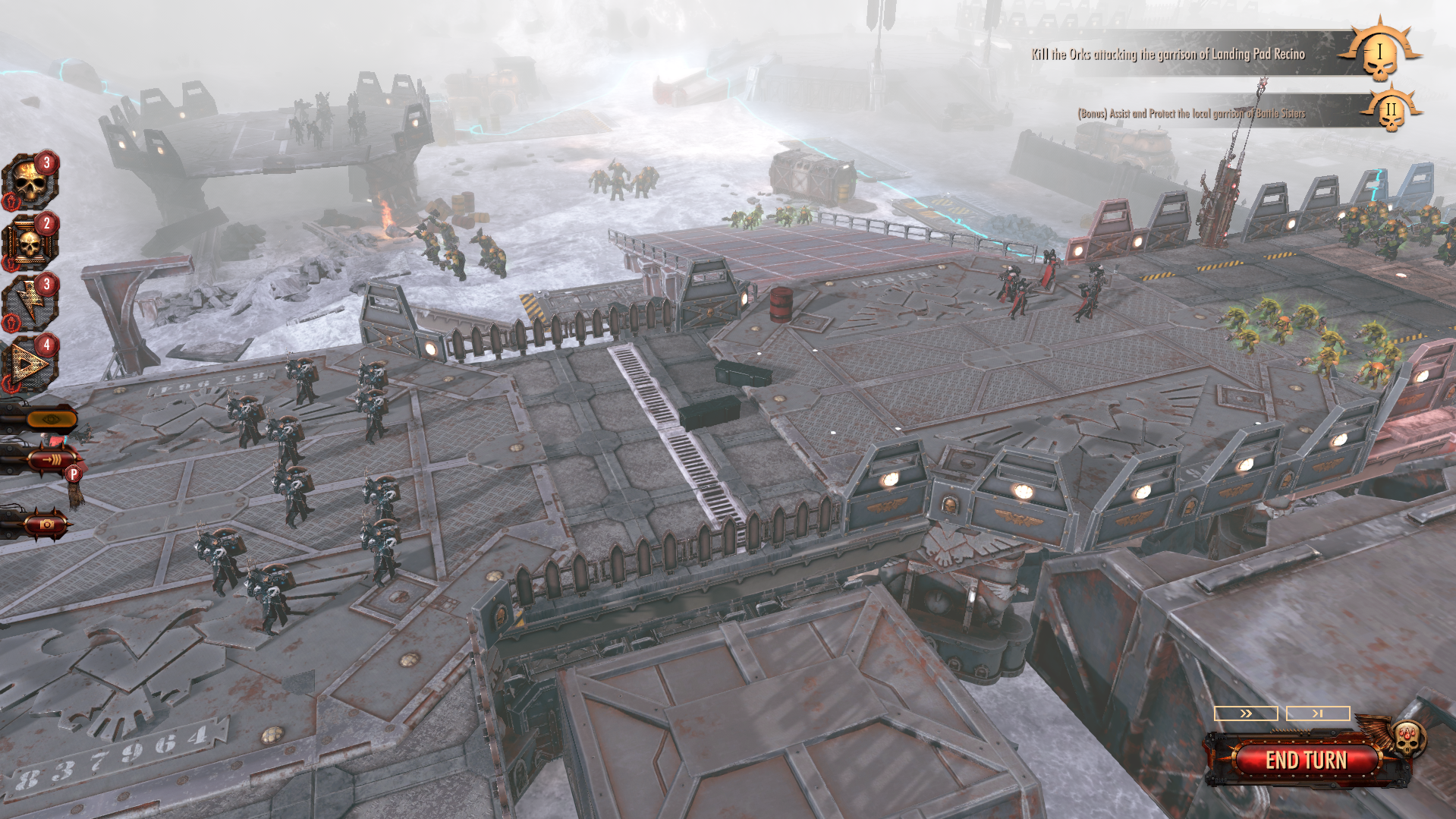Click the red 2 counter badge
The image size is (1456, 819).
click(x=46, y=222)
